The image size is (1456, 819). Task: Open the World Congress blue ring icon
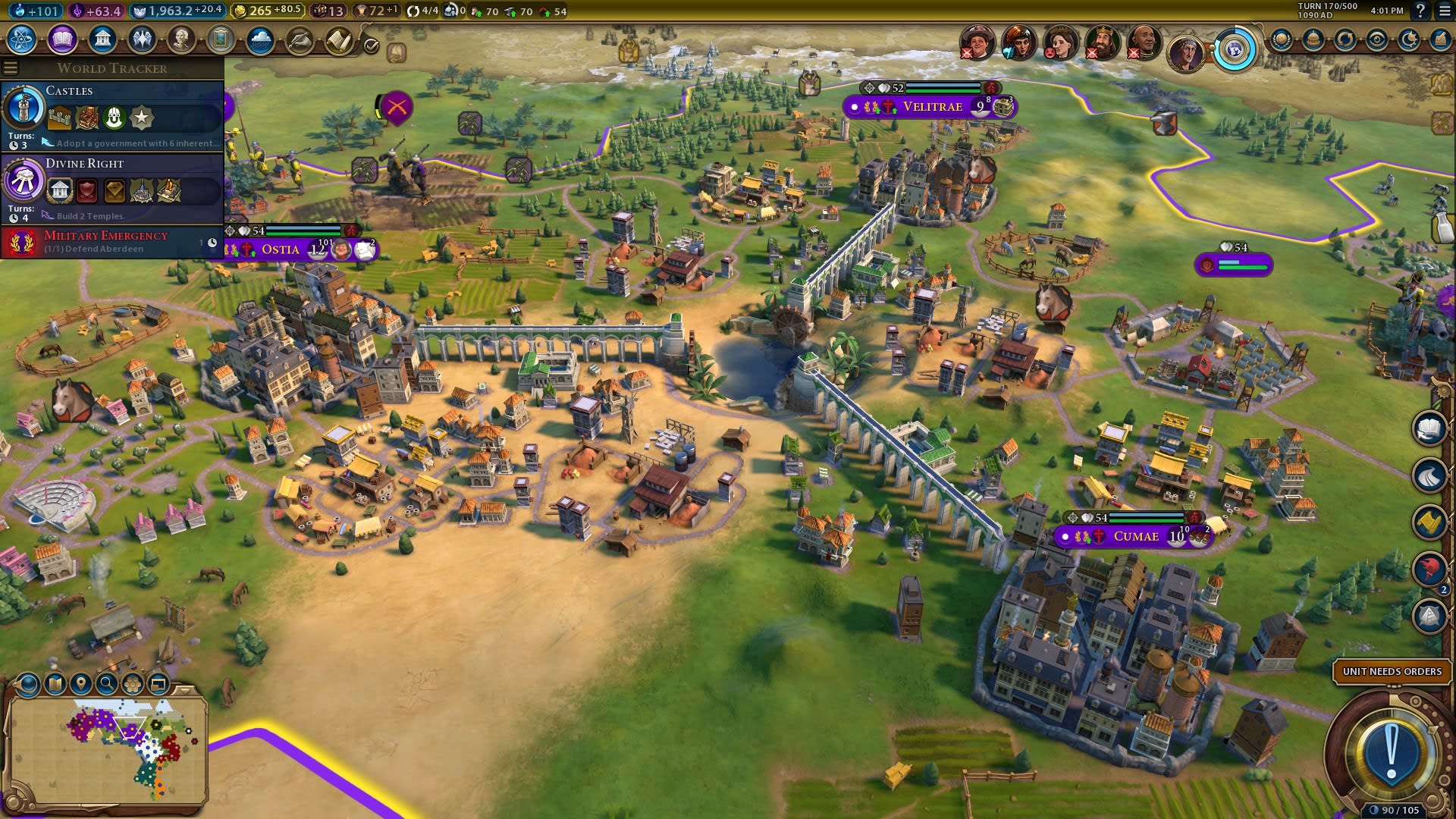(x=1234, y=51)
